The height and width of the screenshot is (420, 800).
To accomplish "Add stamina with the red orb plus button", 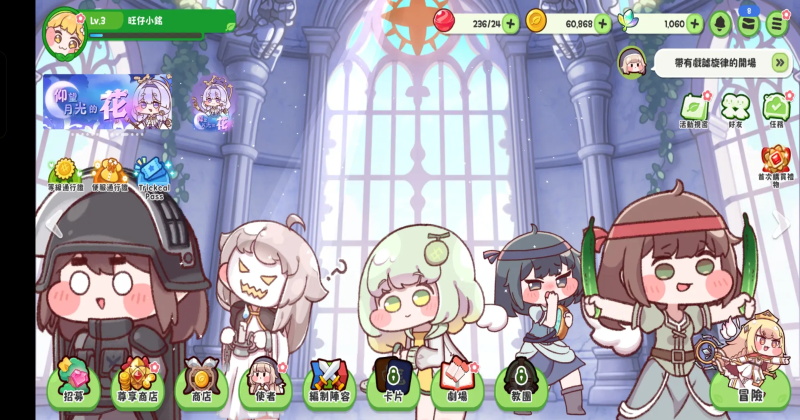I will click(510, 23).
